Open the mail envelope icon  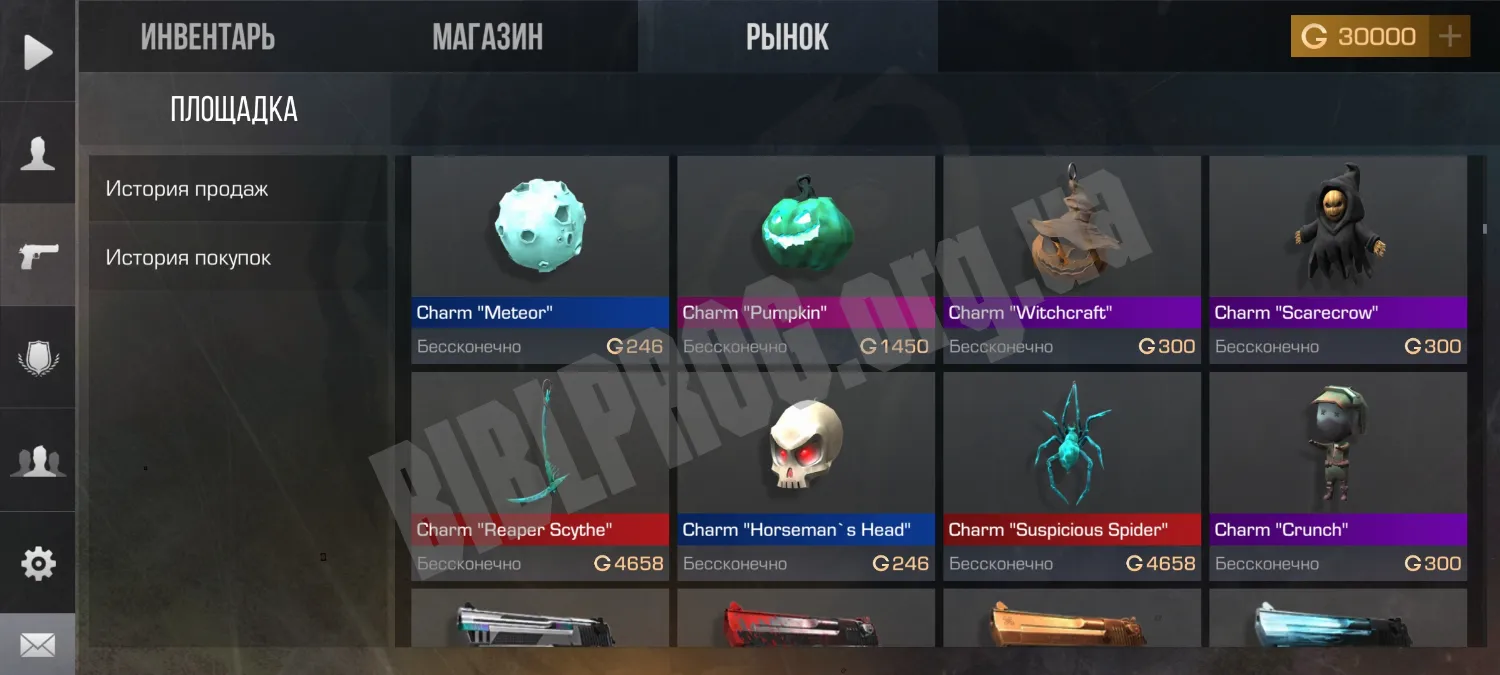pyautogui.click(x=38, y=645)
